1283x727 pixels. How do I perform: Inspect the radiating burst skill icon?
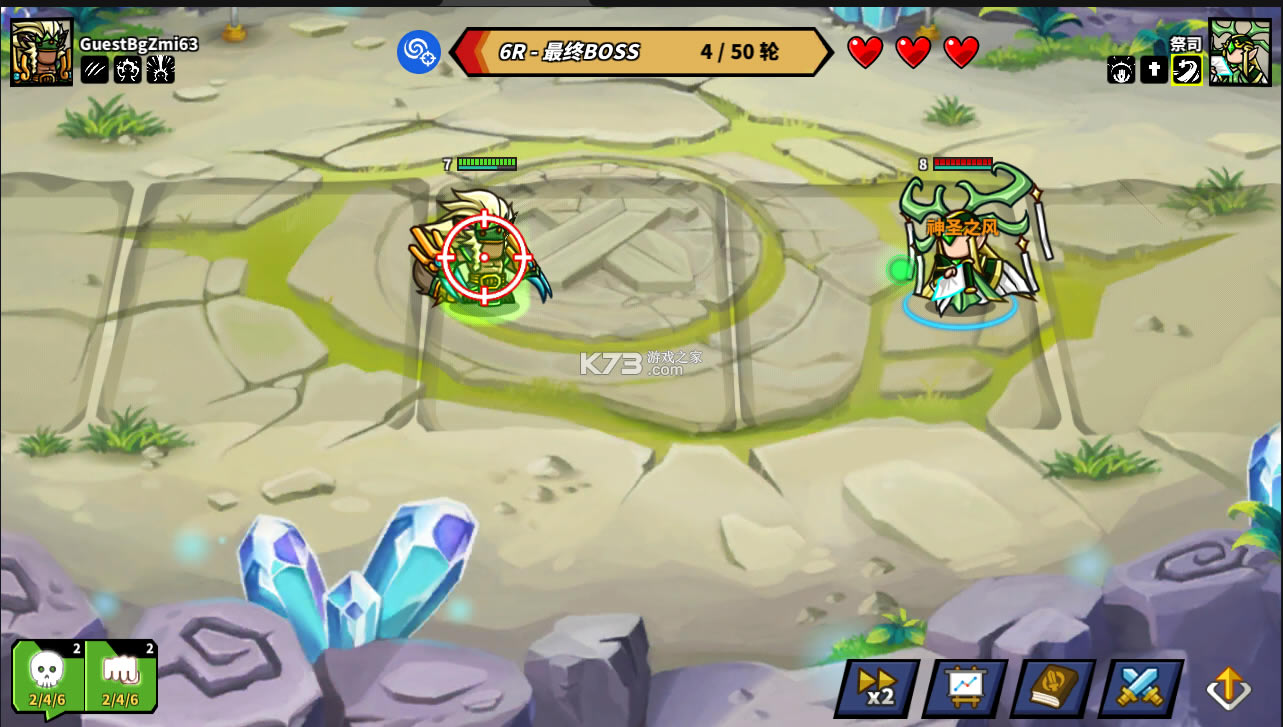(x=161, y=69)
